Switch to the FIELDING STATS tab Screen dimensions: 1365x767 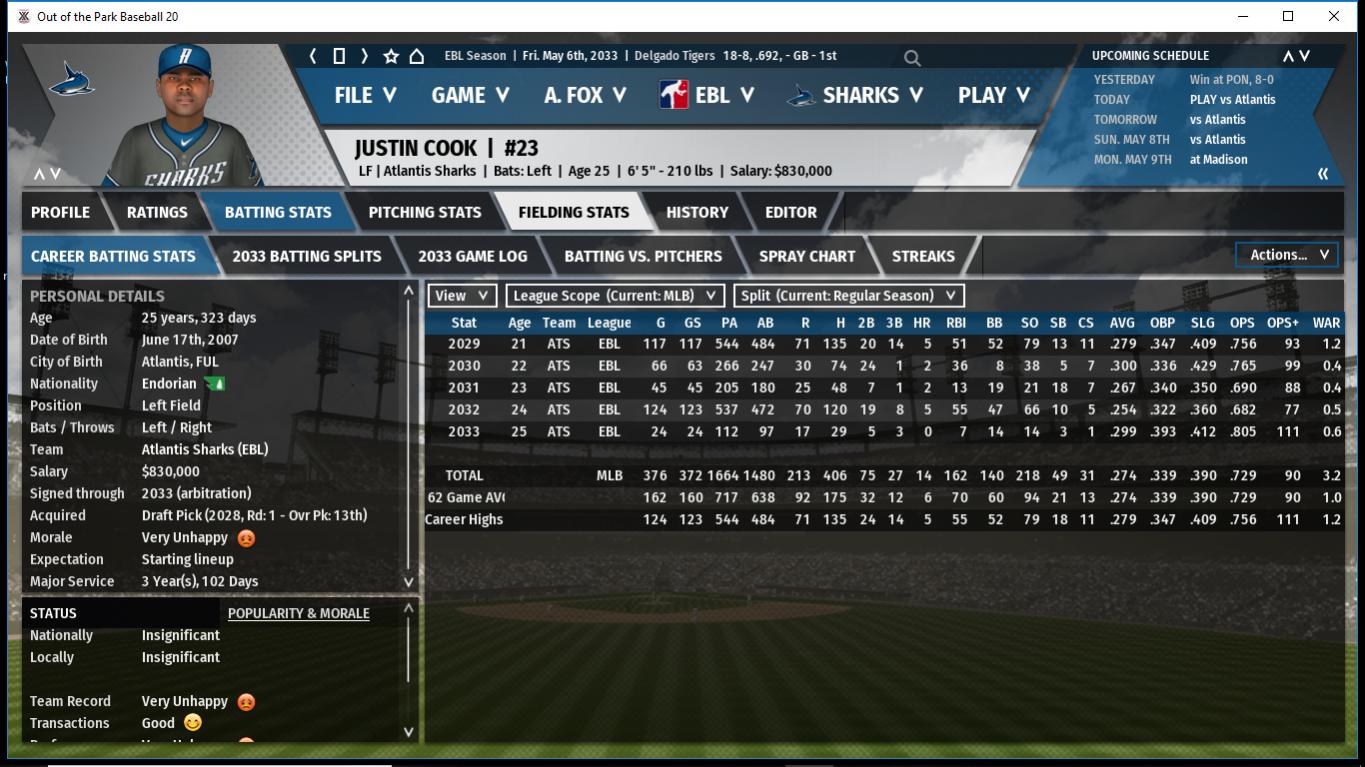click(x=573, y=212)
